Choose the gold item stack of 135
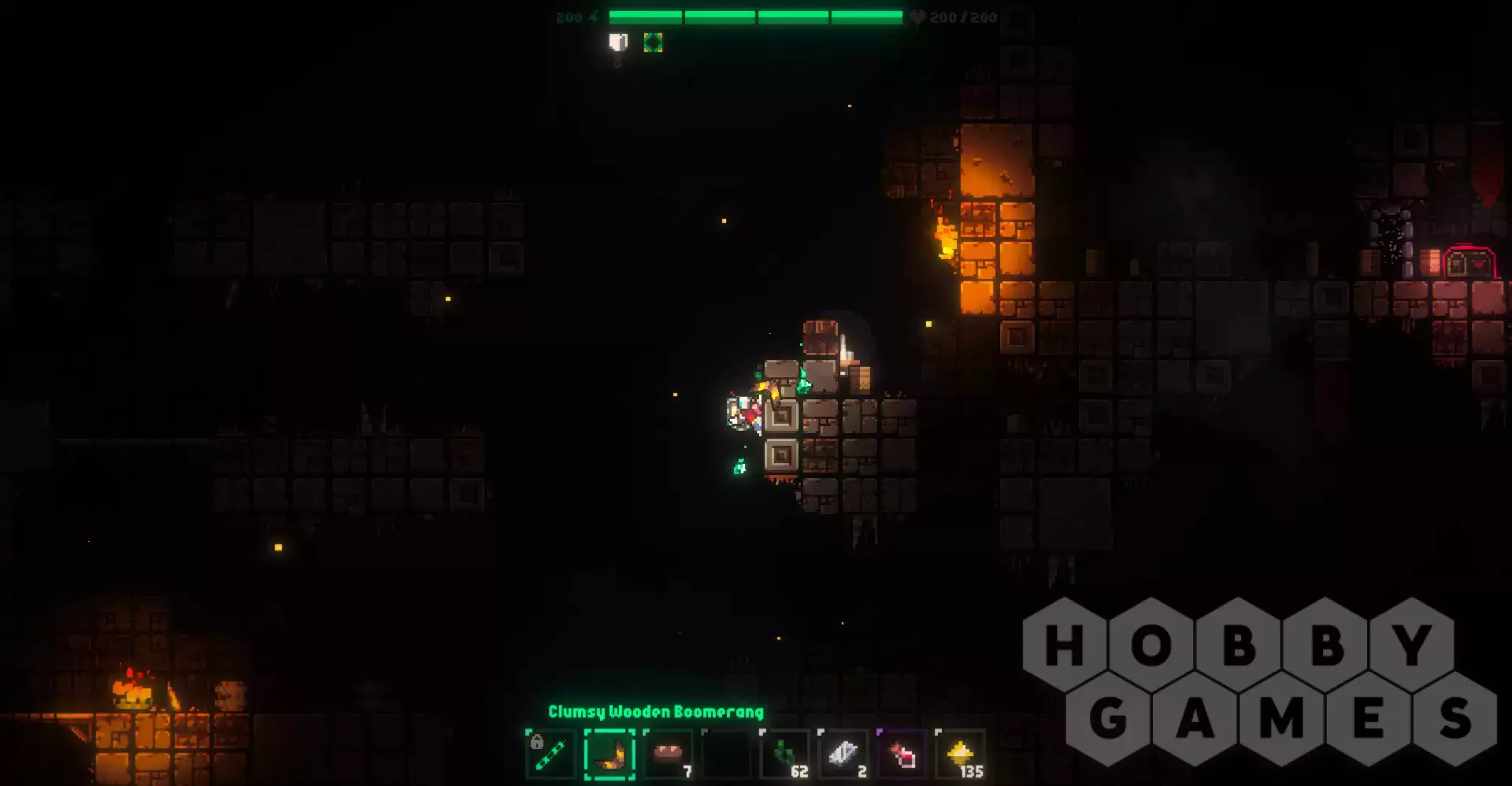 961,754
